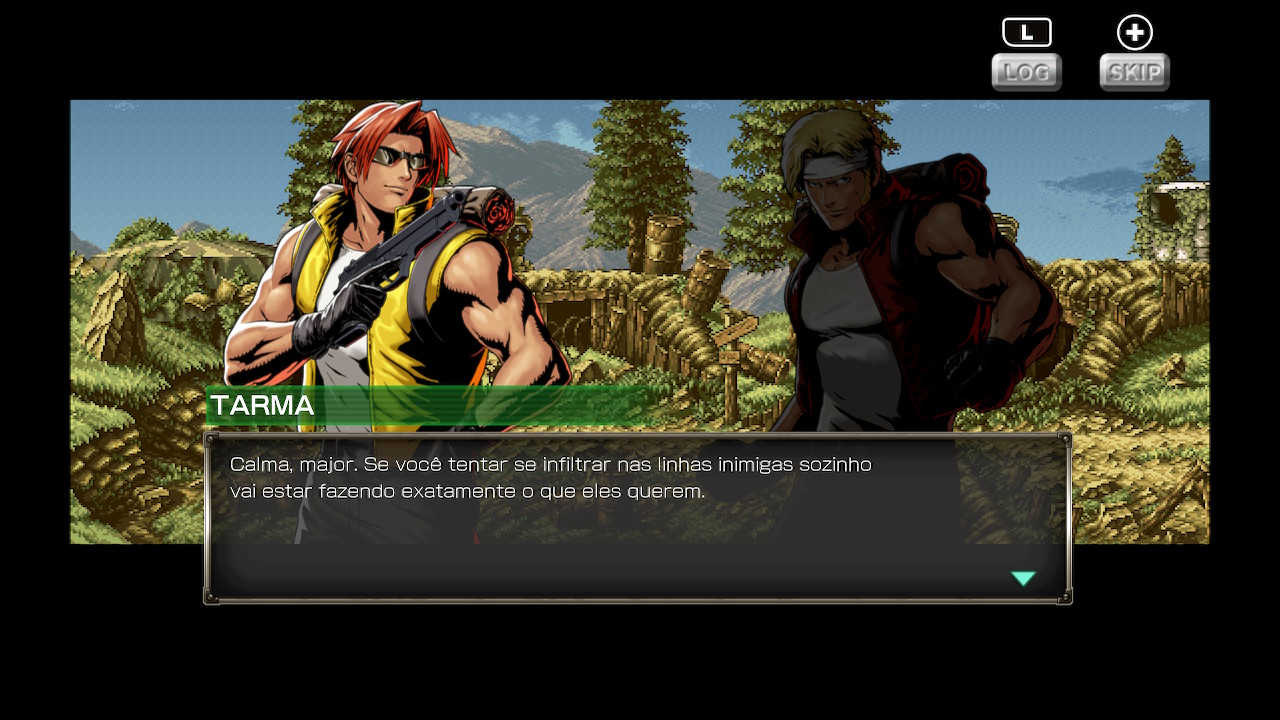
Task: Skip the cutscene with SKIP button
Action: [x=1134, y=72]
